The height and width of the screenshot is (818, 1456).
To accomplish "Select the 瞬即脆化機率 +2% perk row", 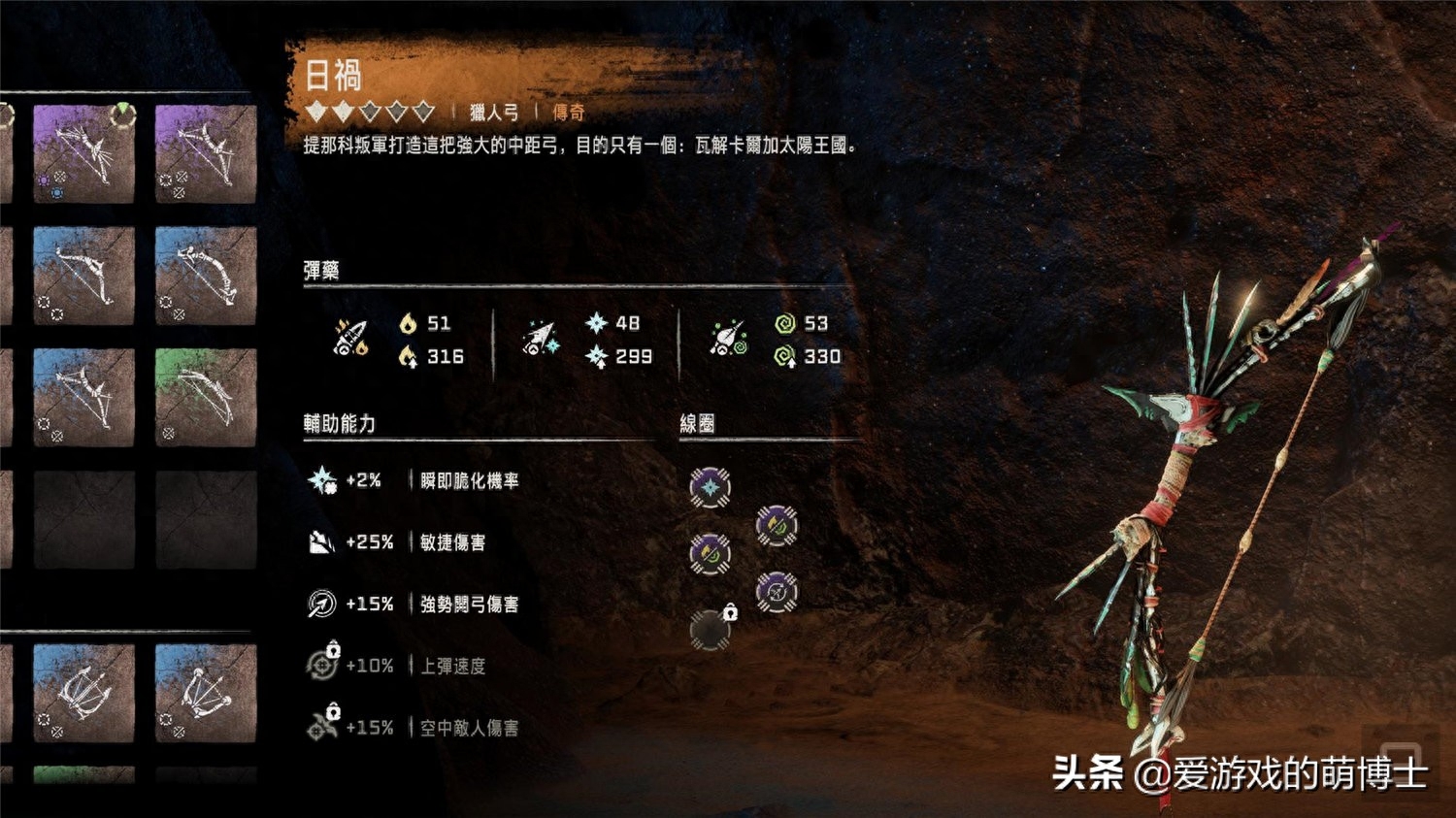I will click(x=413, y=480).
